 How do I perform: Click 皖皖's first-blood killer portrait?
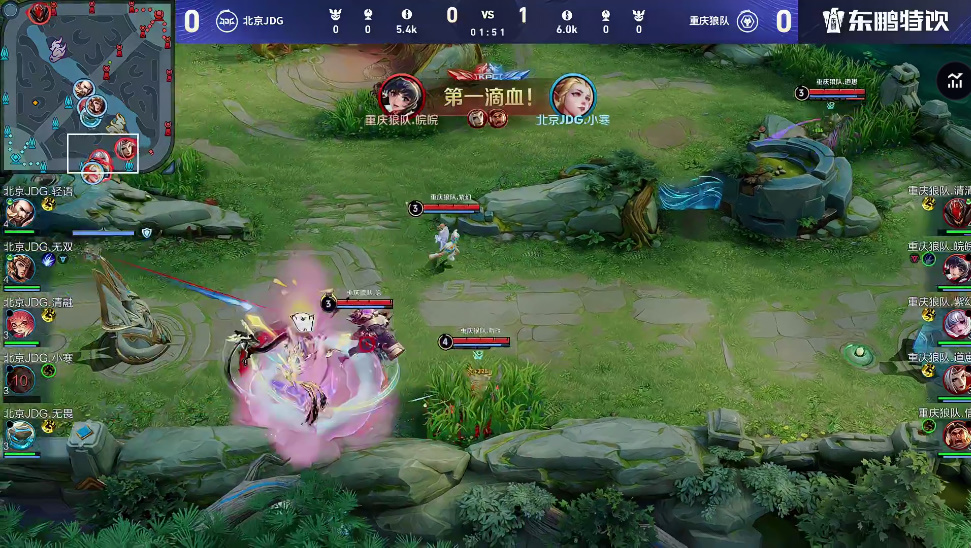(x=400, y=96)
